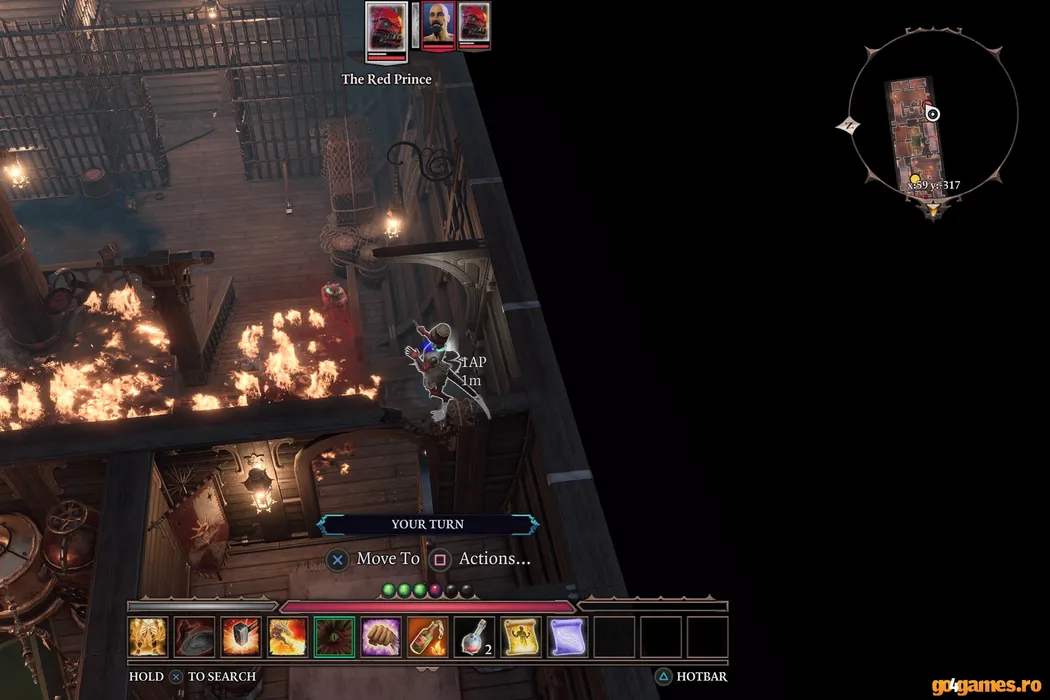
Task: Activate the purple fist skill
Action: [x=380, y=636]
